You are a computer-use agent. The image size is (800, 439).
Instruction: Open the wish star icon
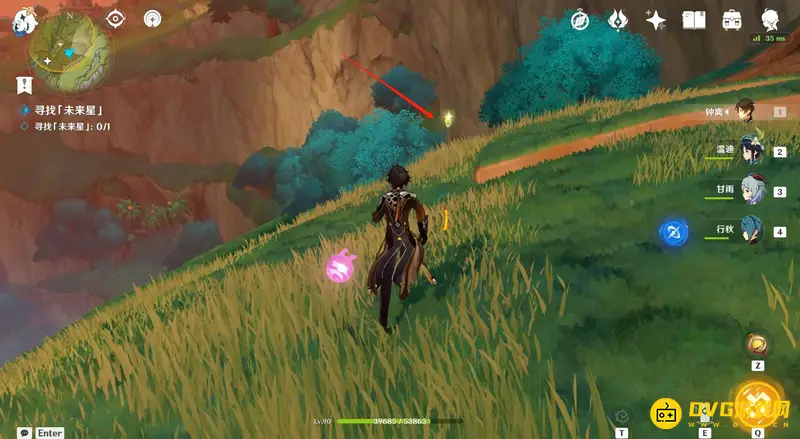pos(656,20)
